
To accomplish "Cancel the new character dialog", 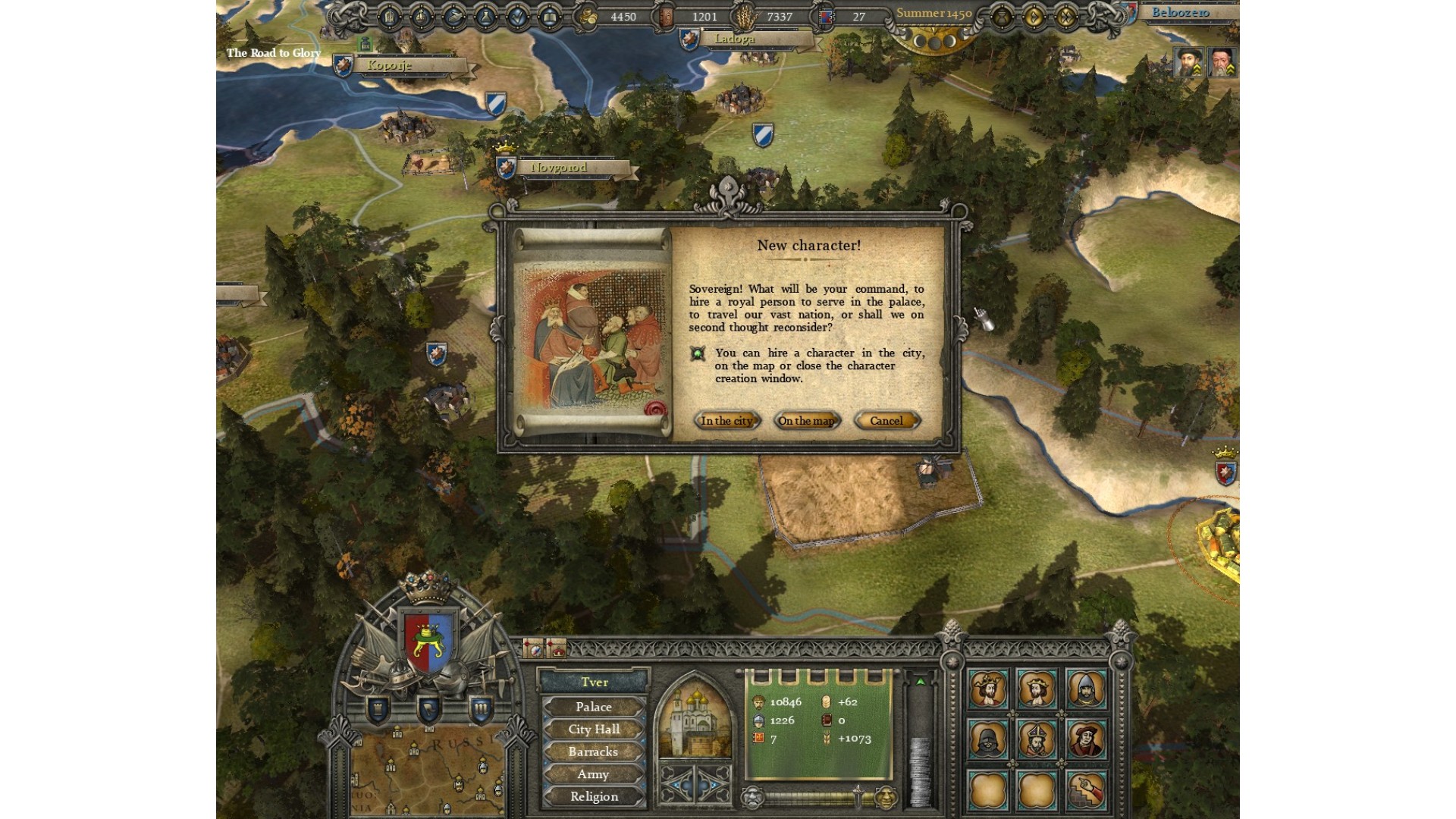I will pyautogui.click(x=886, y=421).
